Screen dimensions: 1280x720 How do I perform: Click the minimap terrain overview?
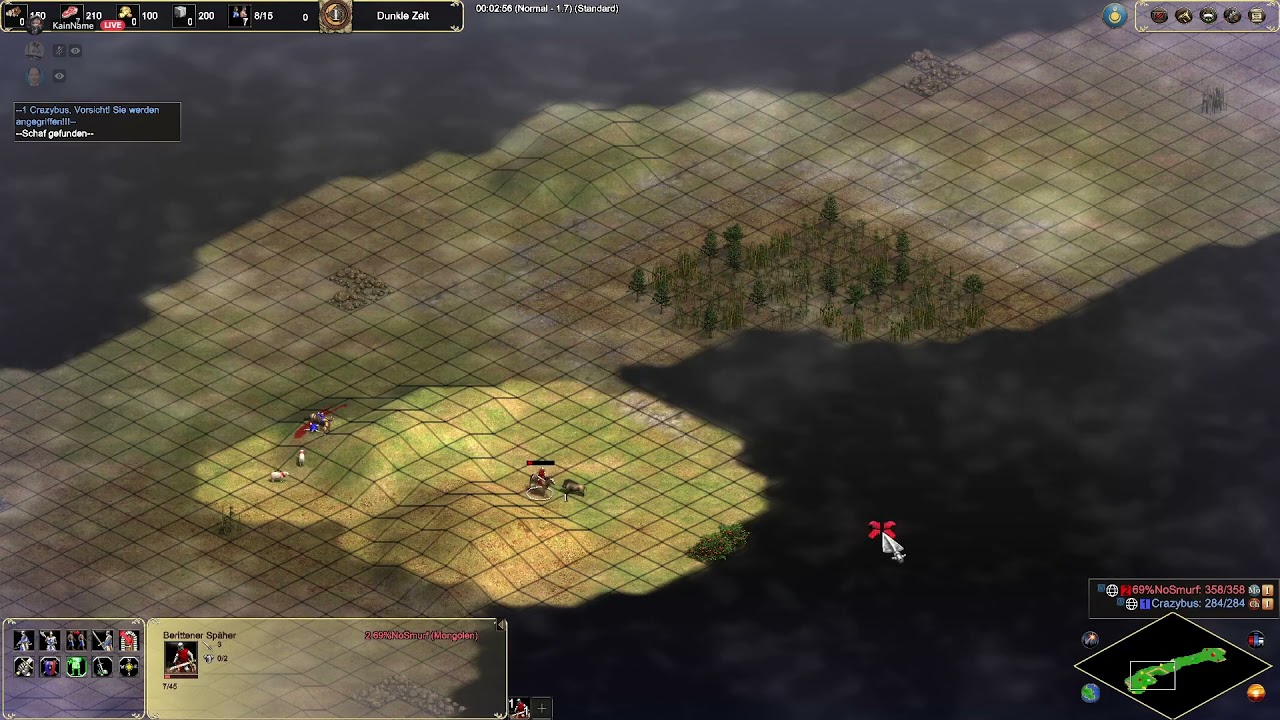click(1172, 667)
